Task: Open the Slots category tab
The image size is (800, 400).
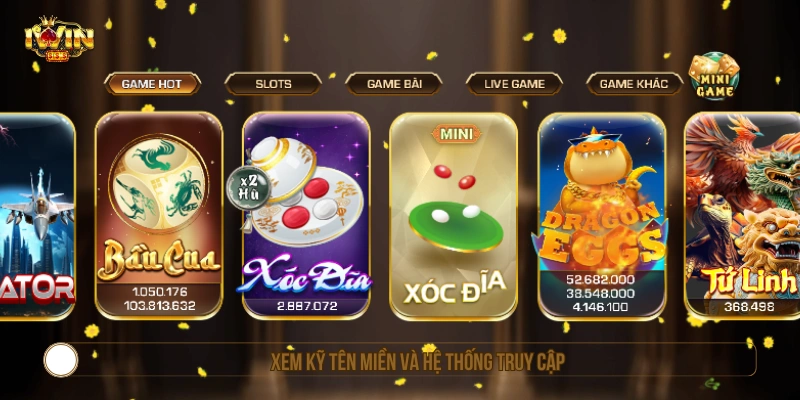Action: pyautogui.click(x=273, y=84)
